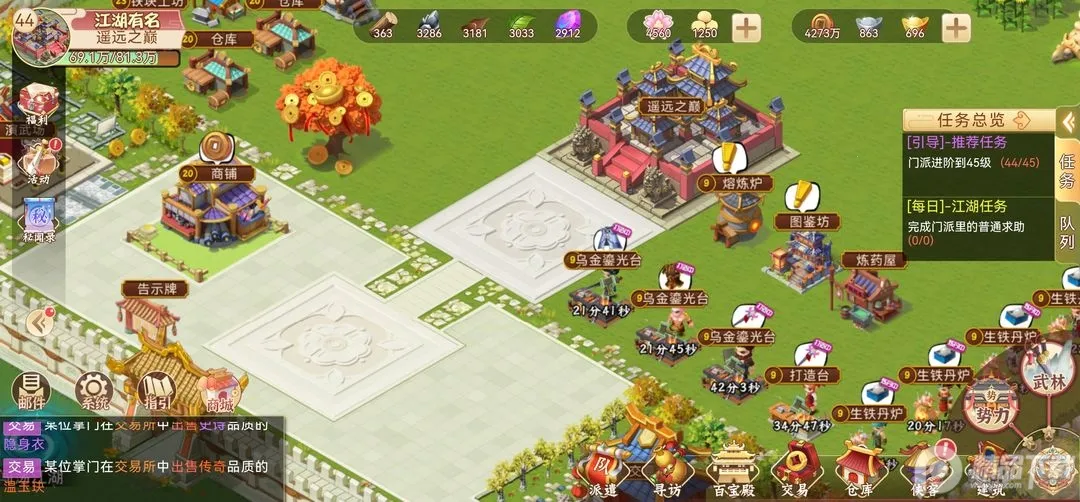Open the 指引 guide book
1080x502 pixels.
coord(155,391)
